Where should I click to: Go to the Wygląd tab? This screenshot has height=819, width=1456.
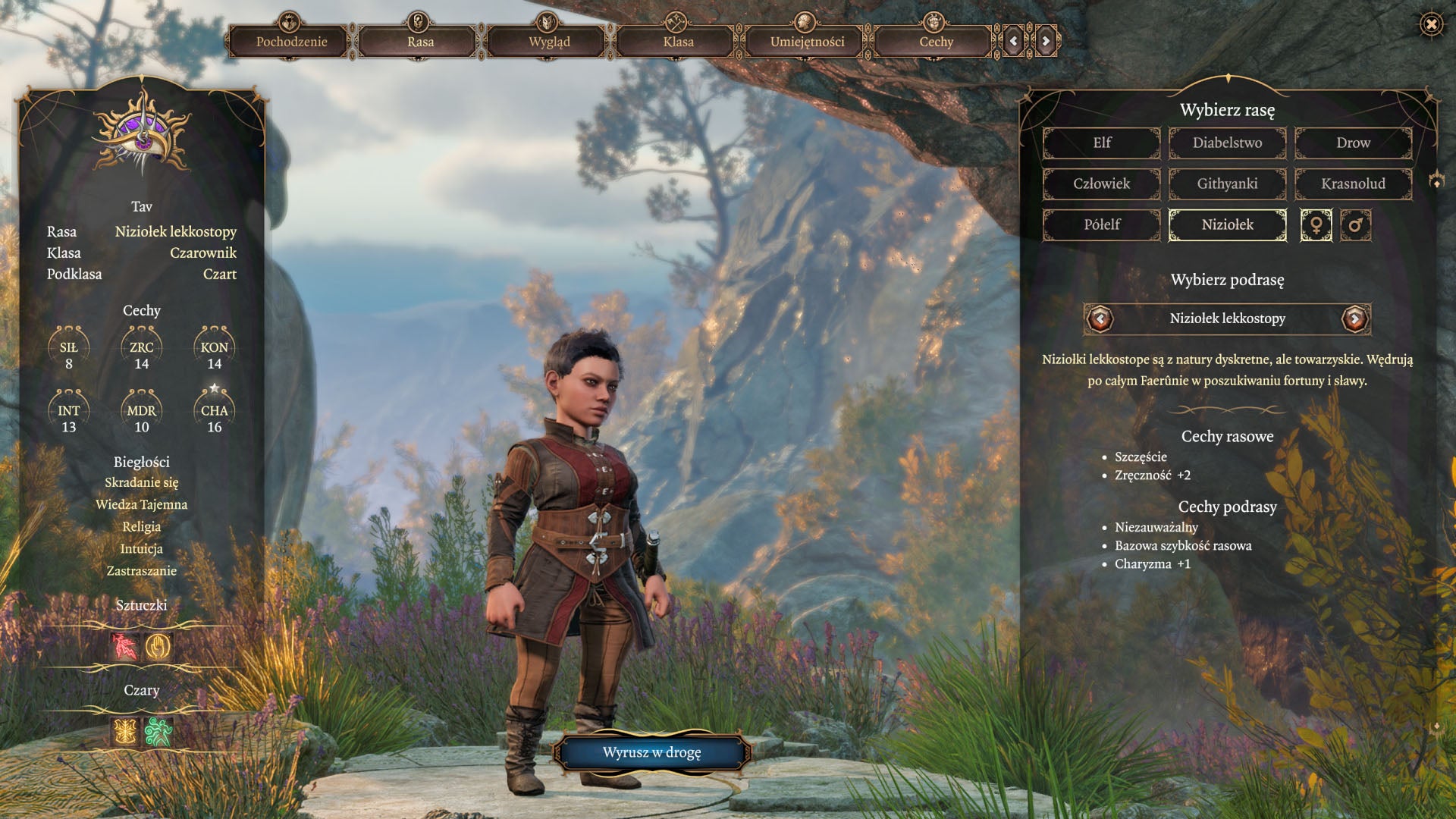click(549, 42)
